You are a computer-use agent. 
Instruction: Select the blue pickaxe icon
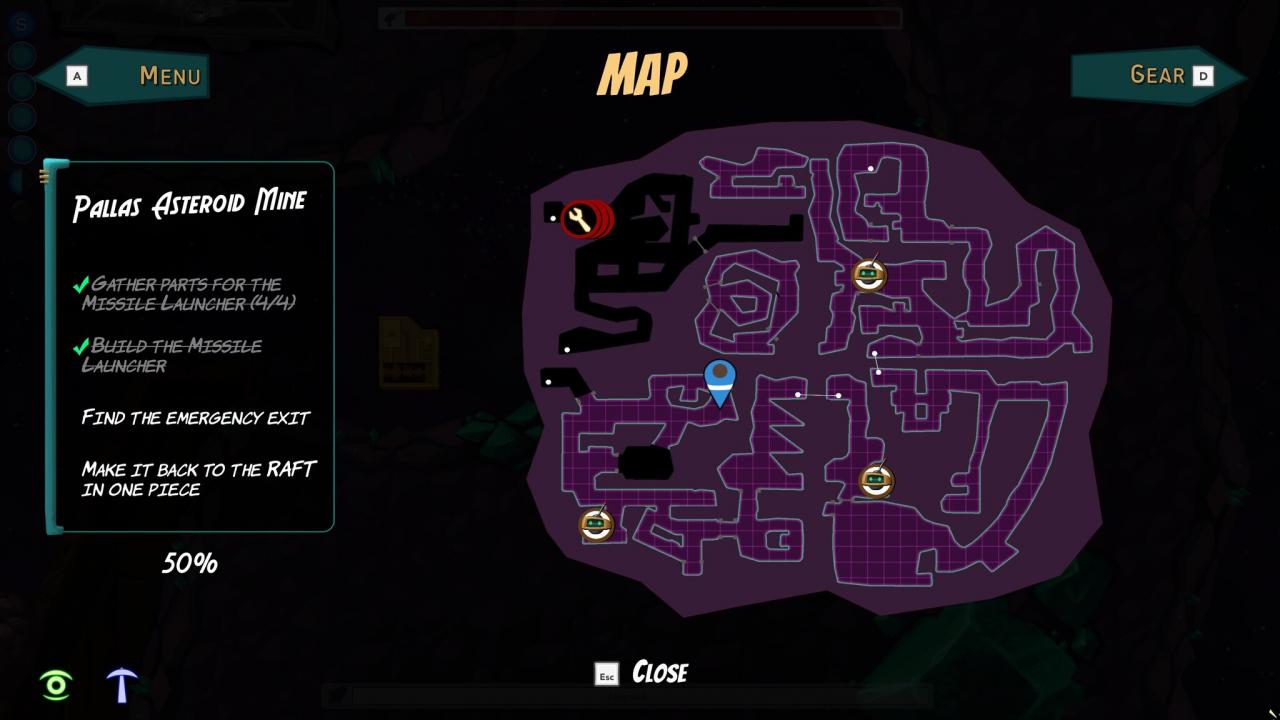click(x=122, y=684)
